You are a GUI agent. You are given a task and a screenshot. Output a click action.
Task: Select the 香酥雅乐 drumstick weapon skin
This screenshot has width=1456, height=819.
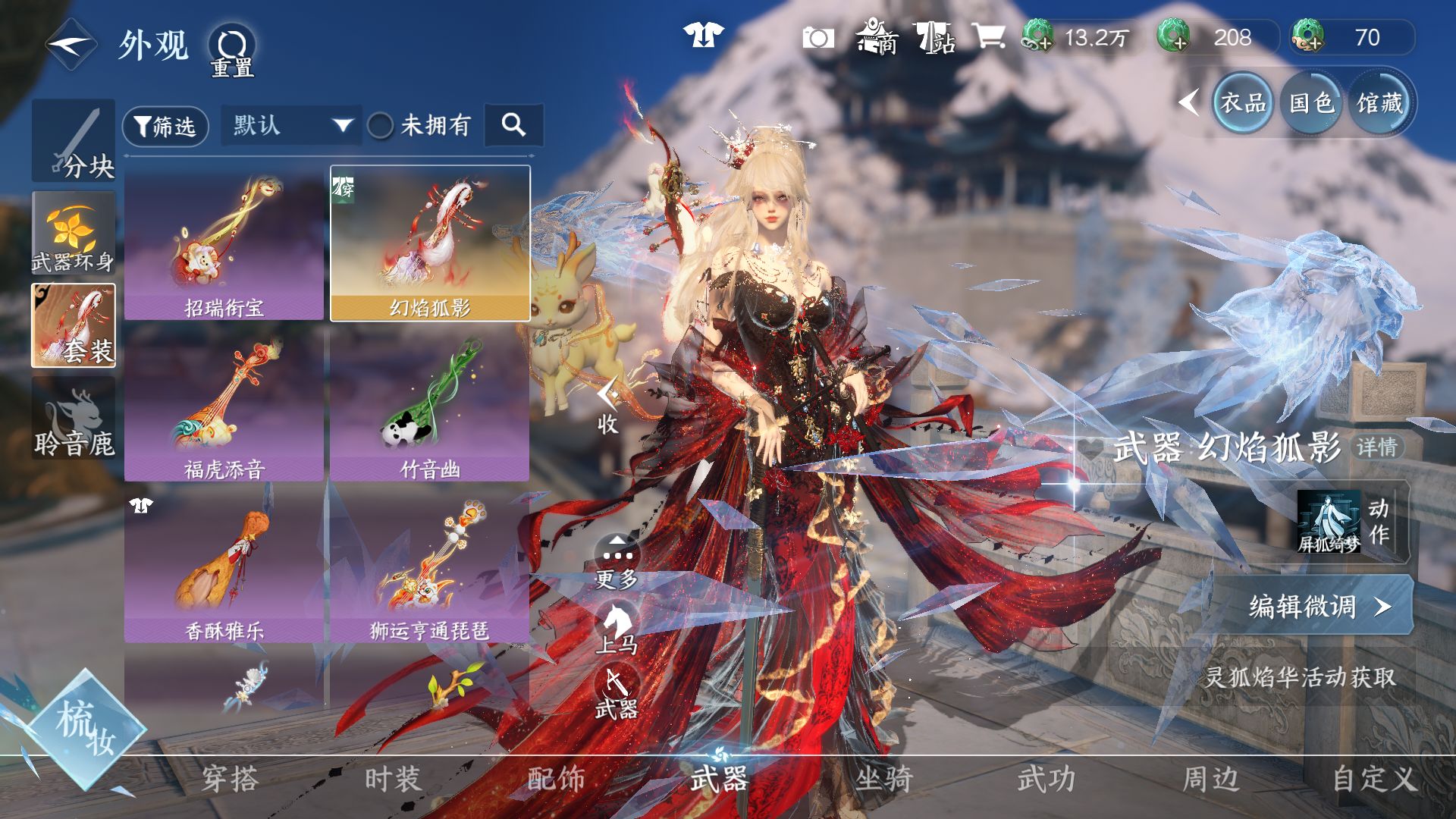tap(224, 566)
